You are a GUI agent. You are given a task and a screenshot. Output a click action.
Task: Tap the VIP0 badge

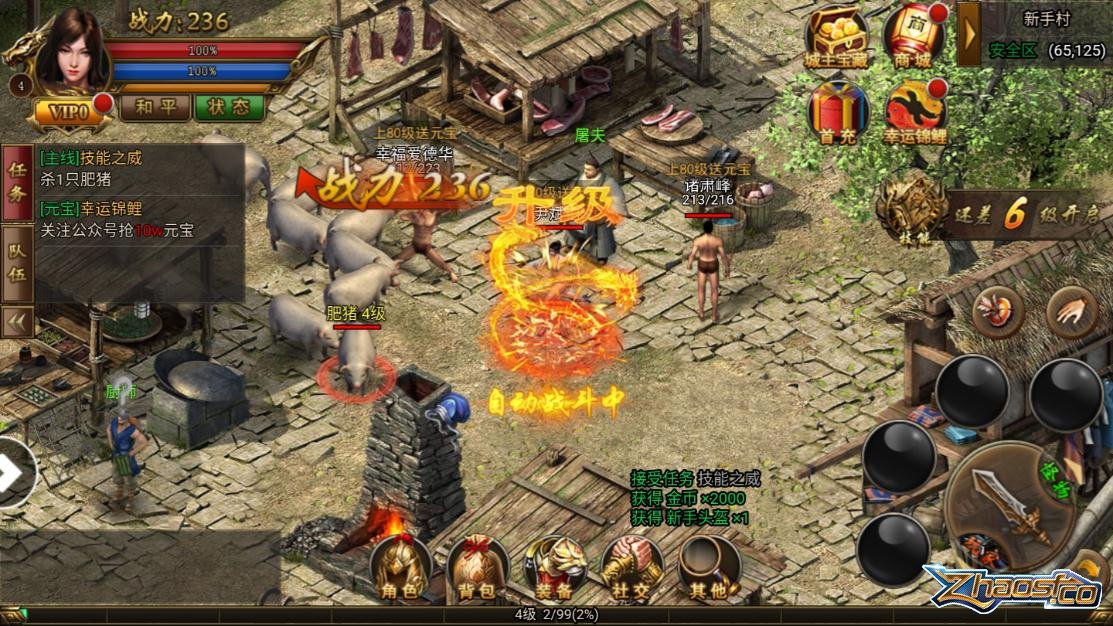tap(70, 110)
